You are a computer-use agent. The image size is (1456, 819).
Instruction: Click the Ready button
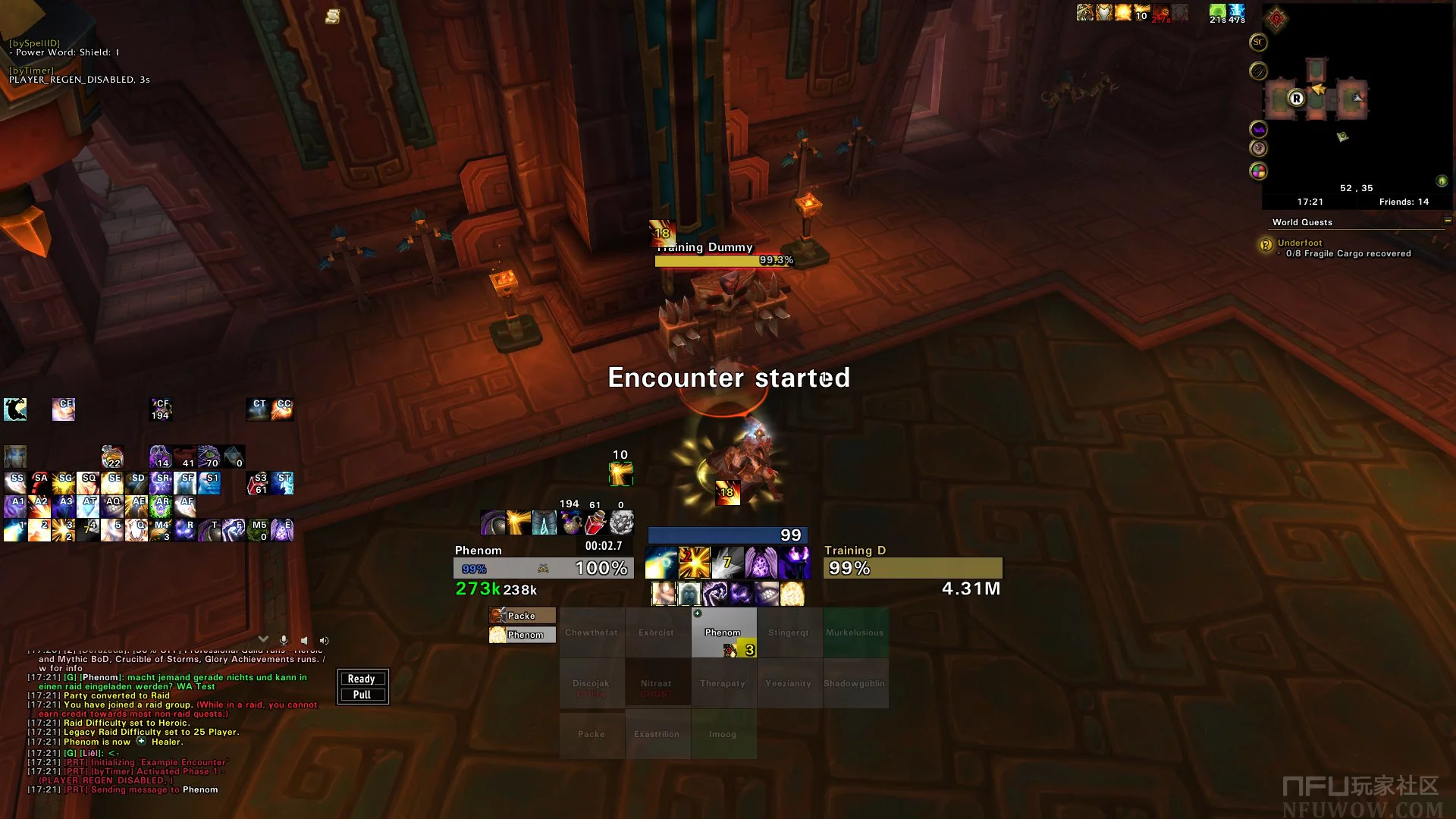pyautogui.click(x=362, y=679)
